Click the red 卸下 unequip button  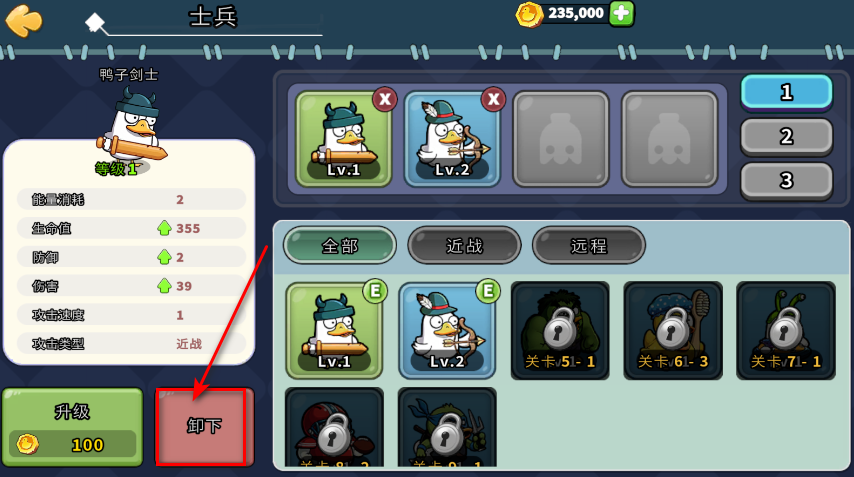point(201,427)
